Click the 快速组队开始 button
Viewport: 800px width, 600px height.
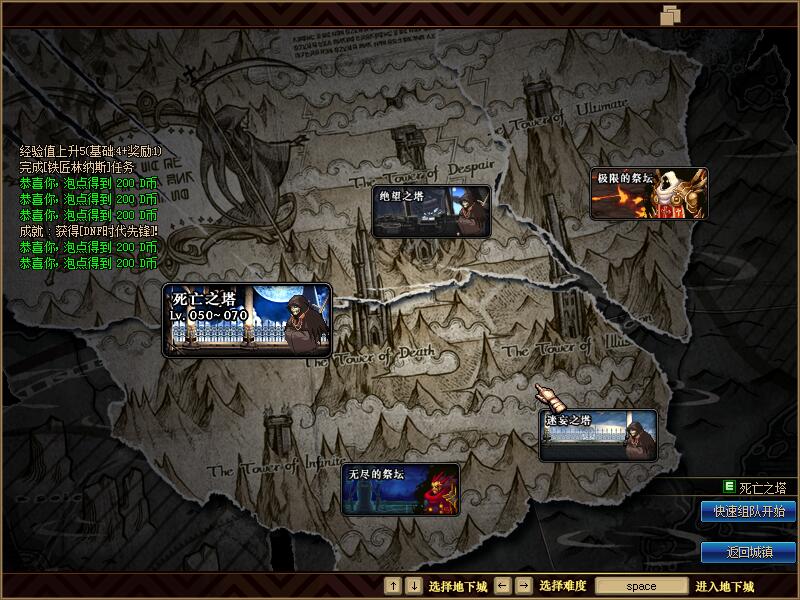point(749,512)
